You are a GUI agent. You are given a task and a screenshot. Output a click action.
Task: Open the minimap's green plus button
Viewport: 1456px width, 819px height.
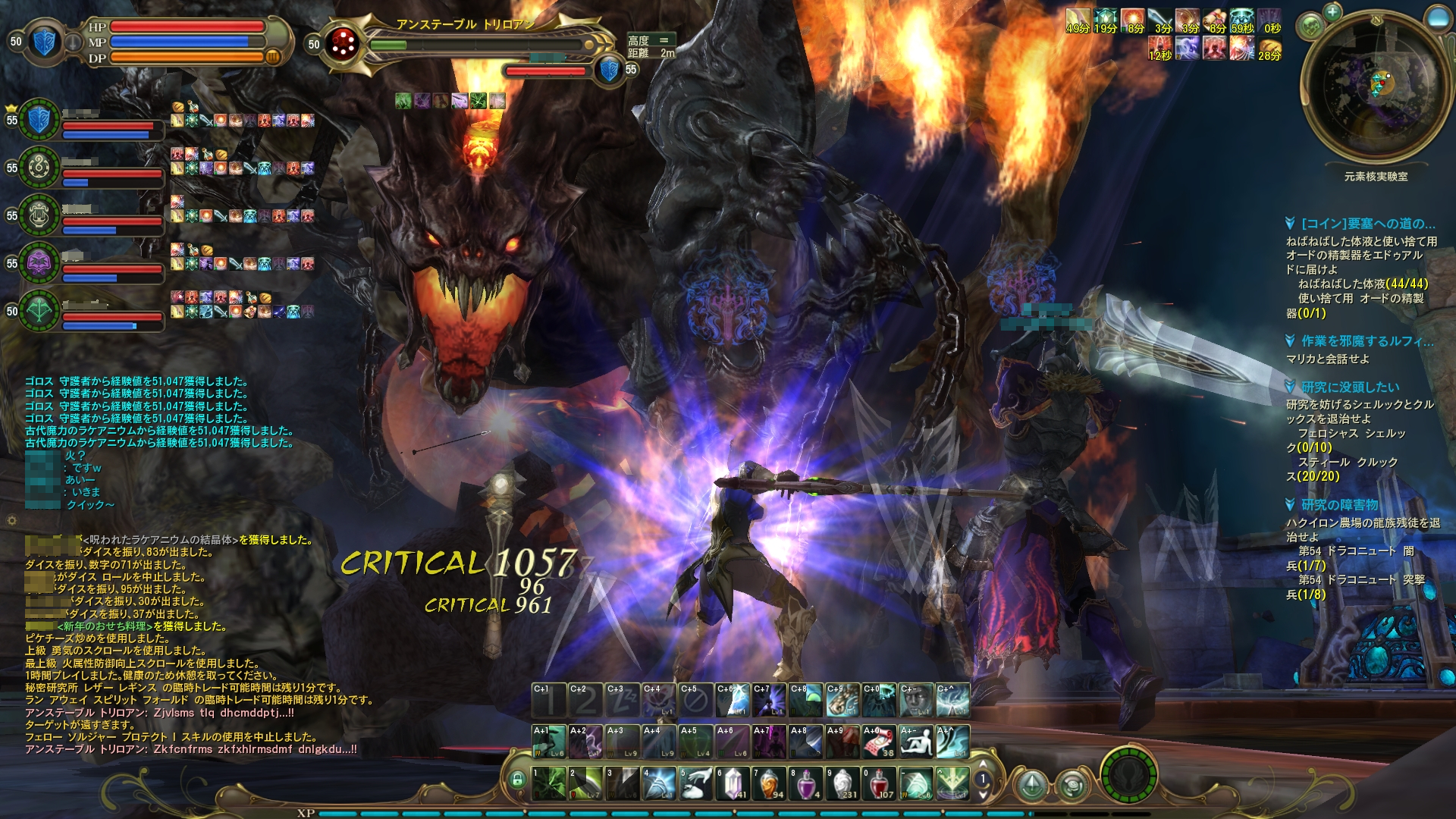coord(1332,11)
